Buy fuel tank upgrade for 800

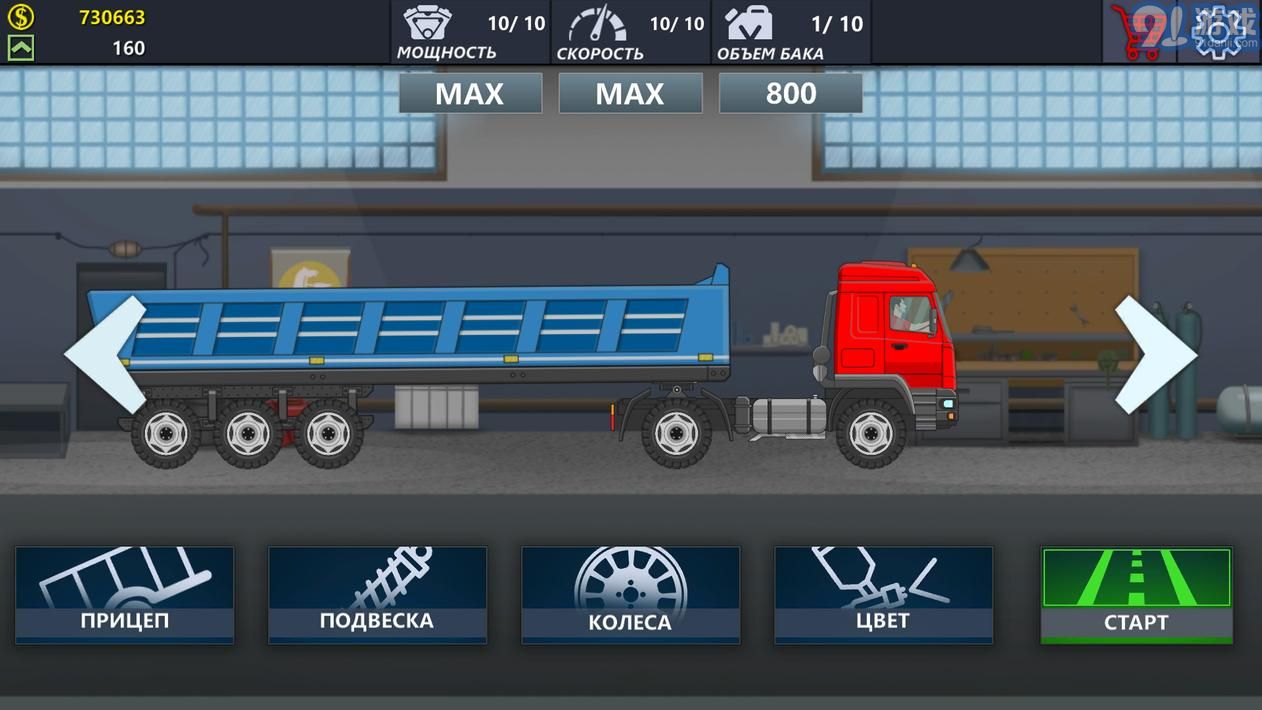click(x=791, y=93)
